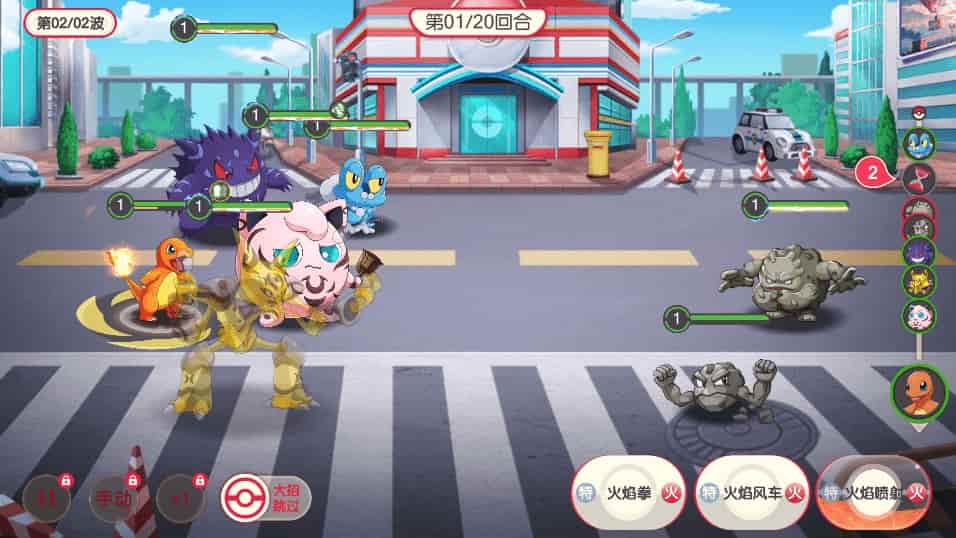Activate the 火焰喷射 flamethrower skill

click(874, 492)
